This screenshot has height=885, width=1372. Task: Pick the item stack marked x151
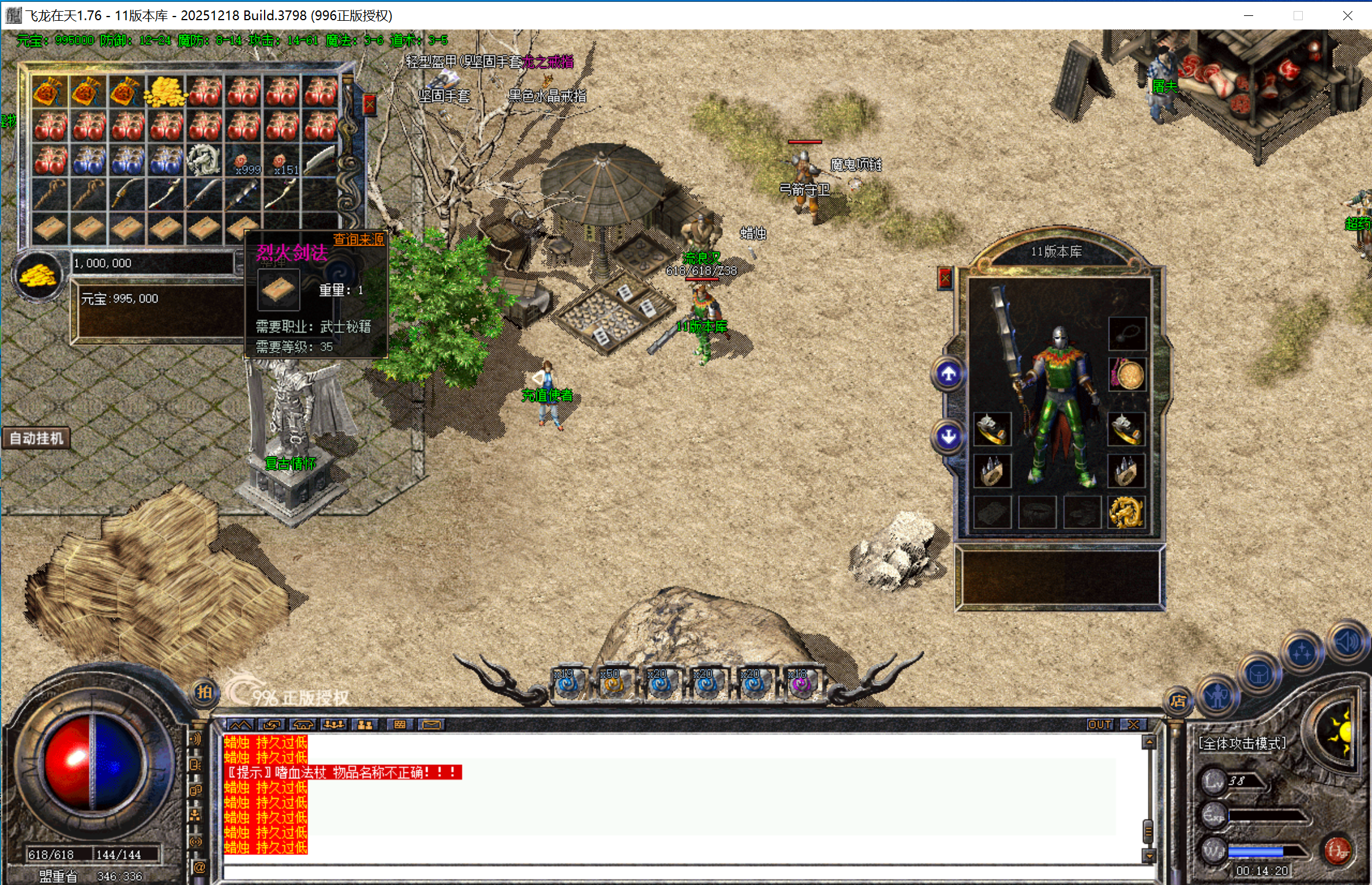pyautogui.click(x=282, y=161)
